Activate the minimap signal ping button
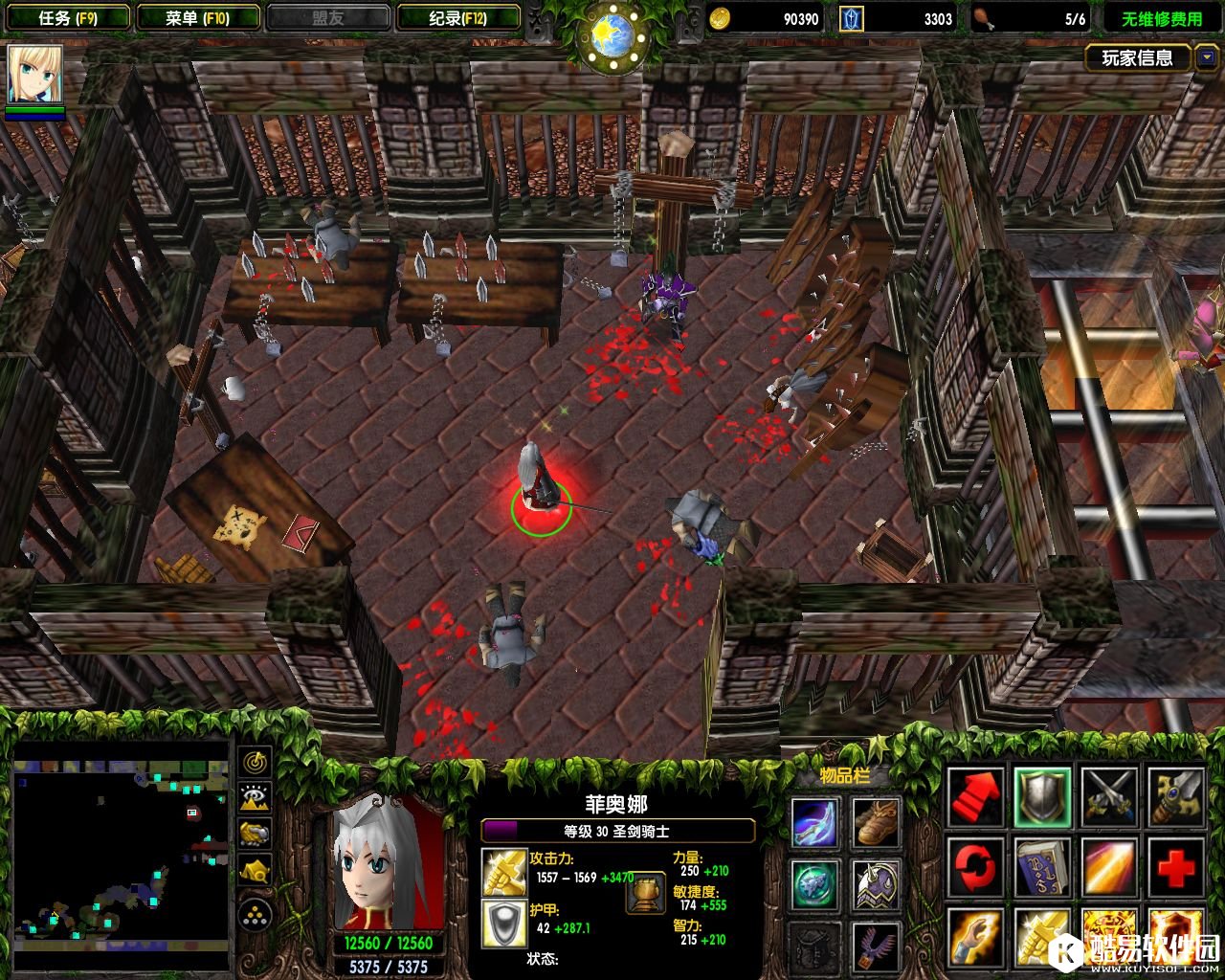The width and height of the screenshot is (1225, 980). click(256, 763)
